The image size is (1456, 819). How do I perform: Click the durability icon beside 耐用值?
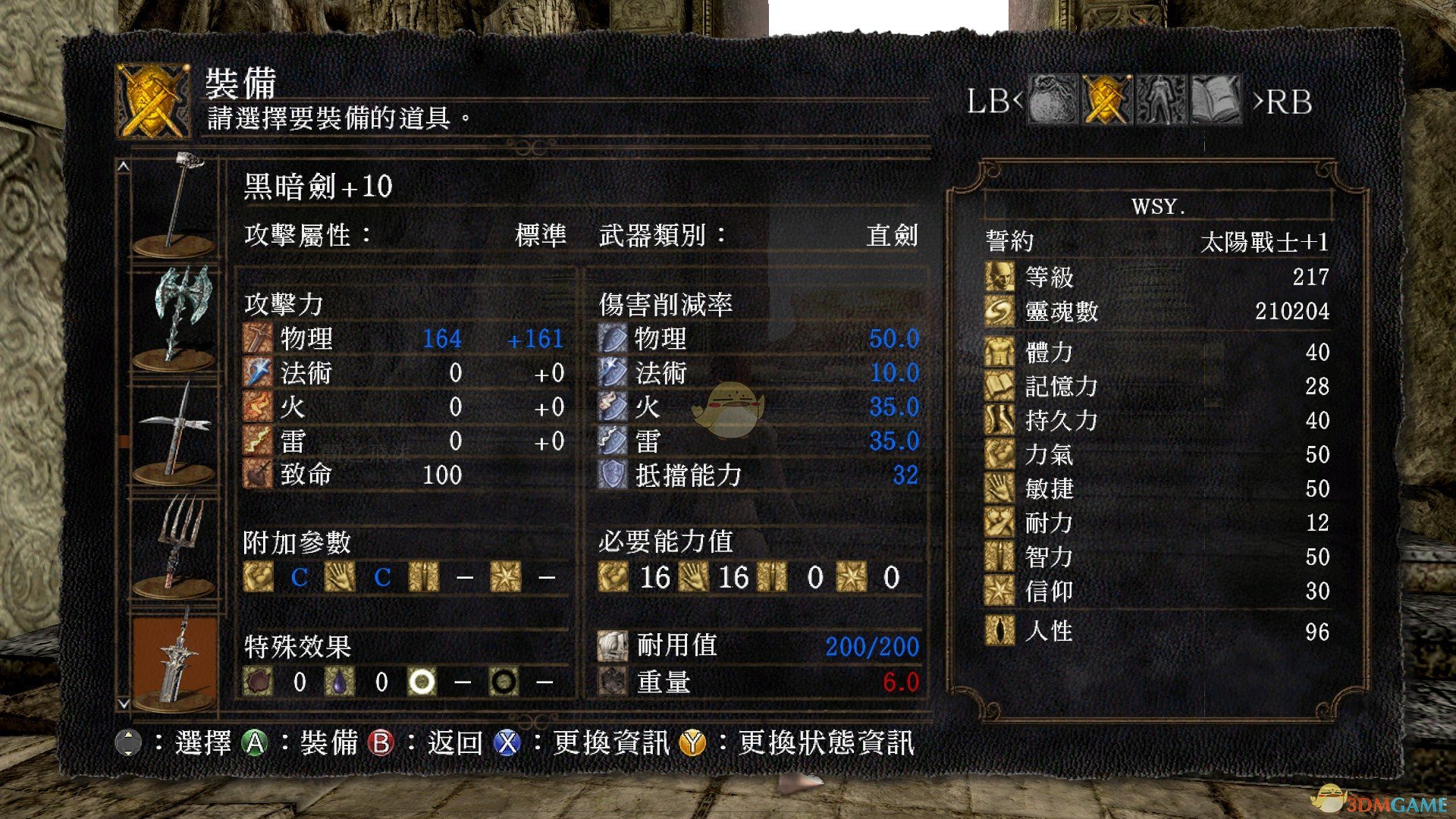(612, 647)
